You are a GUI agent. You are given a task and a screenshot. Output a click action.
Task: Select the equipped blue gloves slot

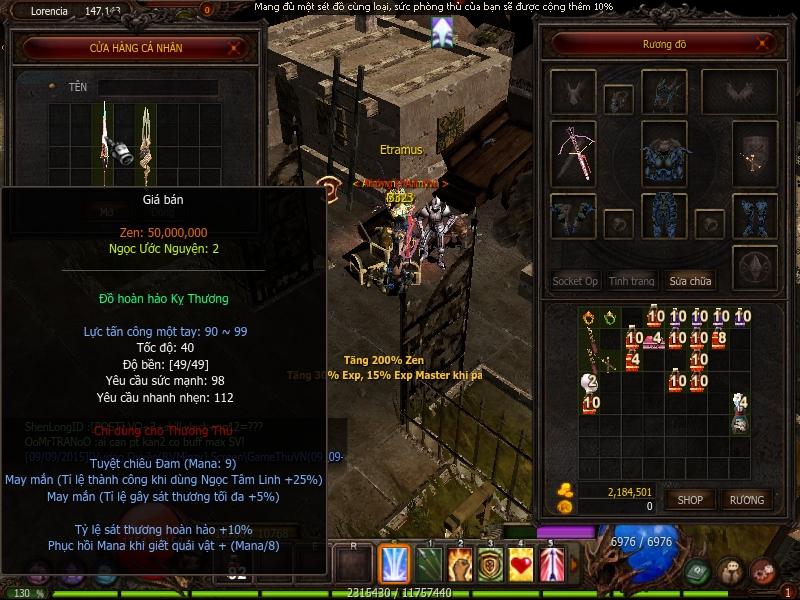(x=573, y=215)
